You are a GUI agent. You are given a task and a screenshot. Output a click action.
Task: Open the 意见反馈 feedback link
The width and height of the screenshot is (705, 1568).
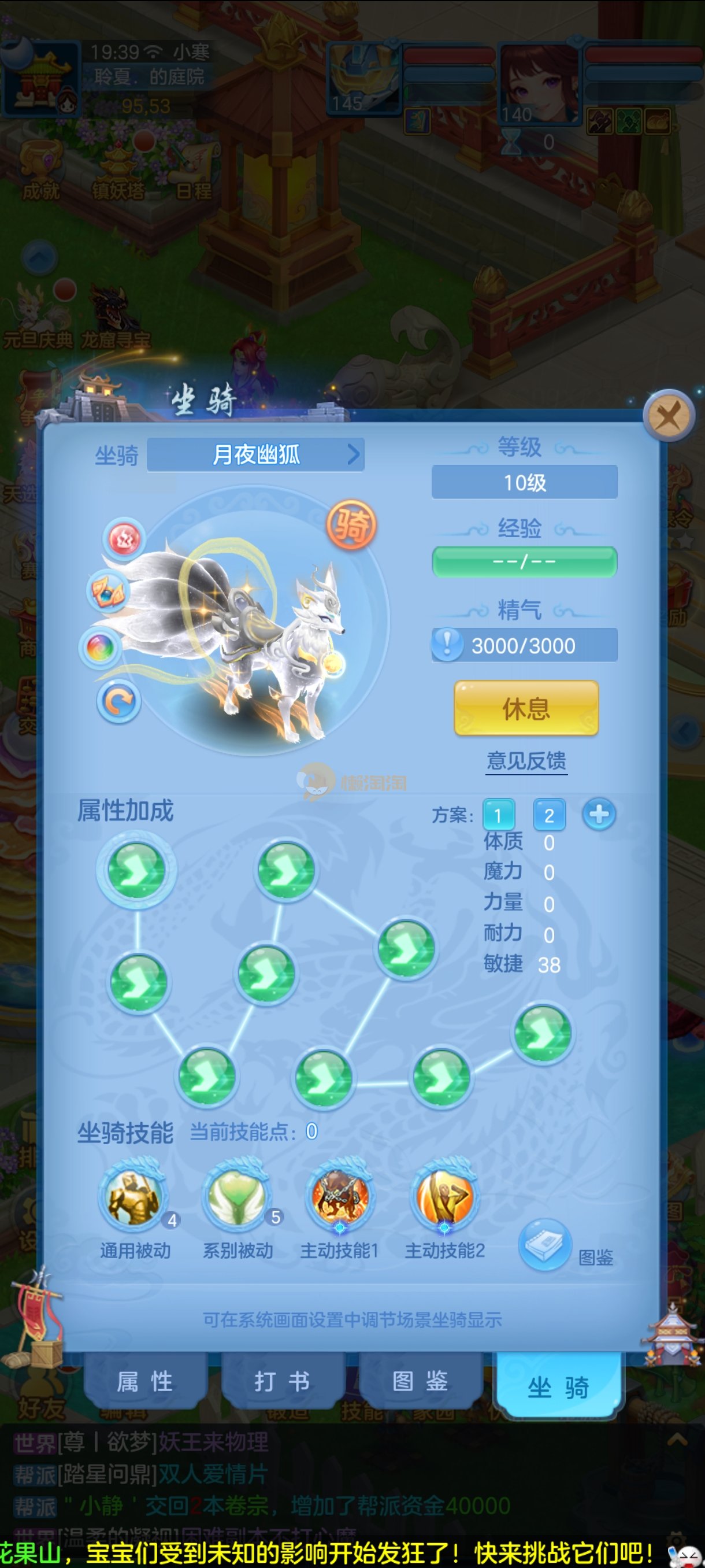tap(526, 761)
